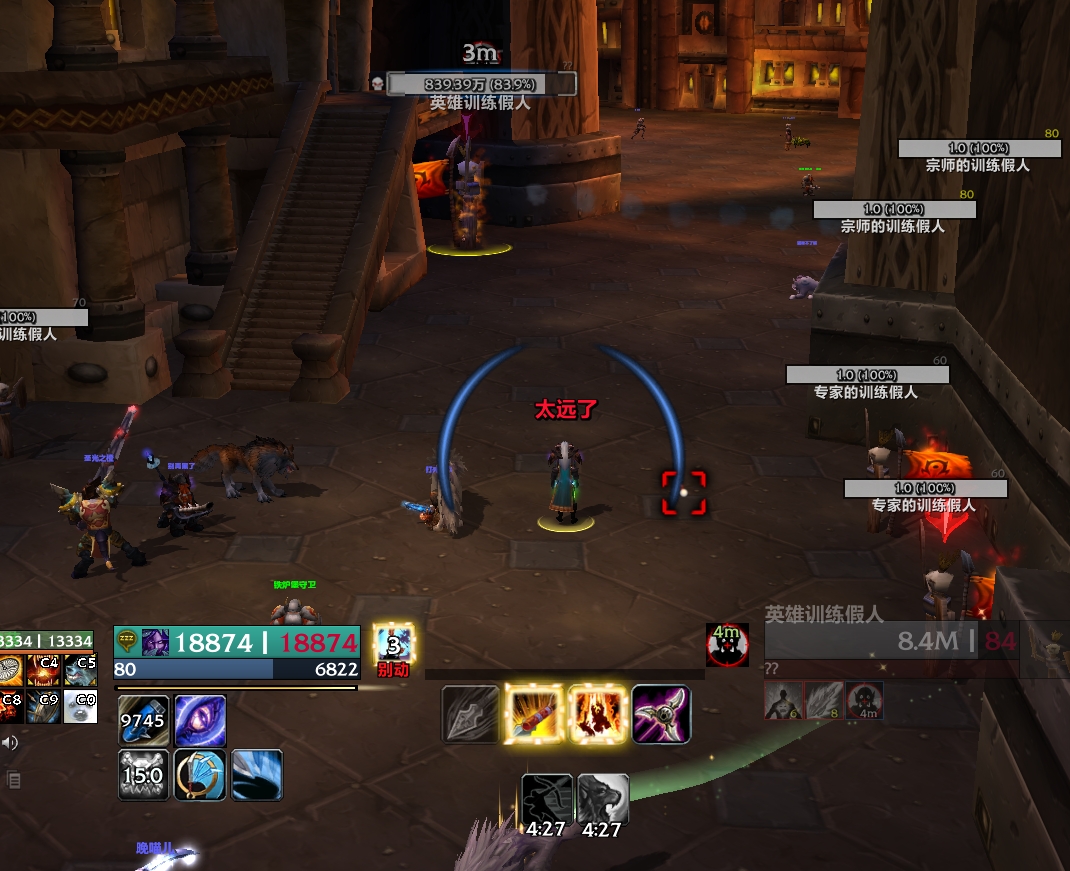Use the blue vial icon showing 9745
This screenshot has height=871, width=1070.
pos(143,720)
